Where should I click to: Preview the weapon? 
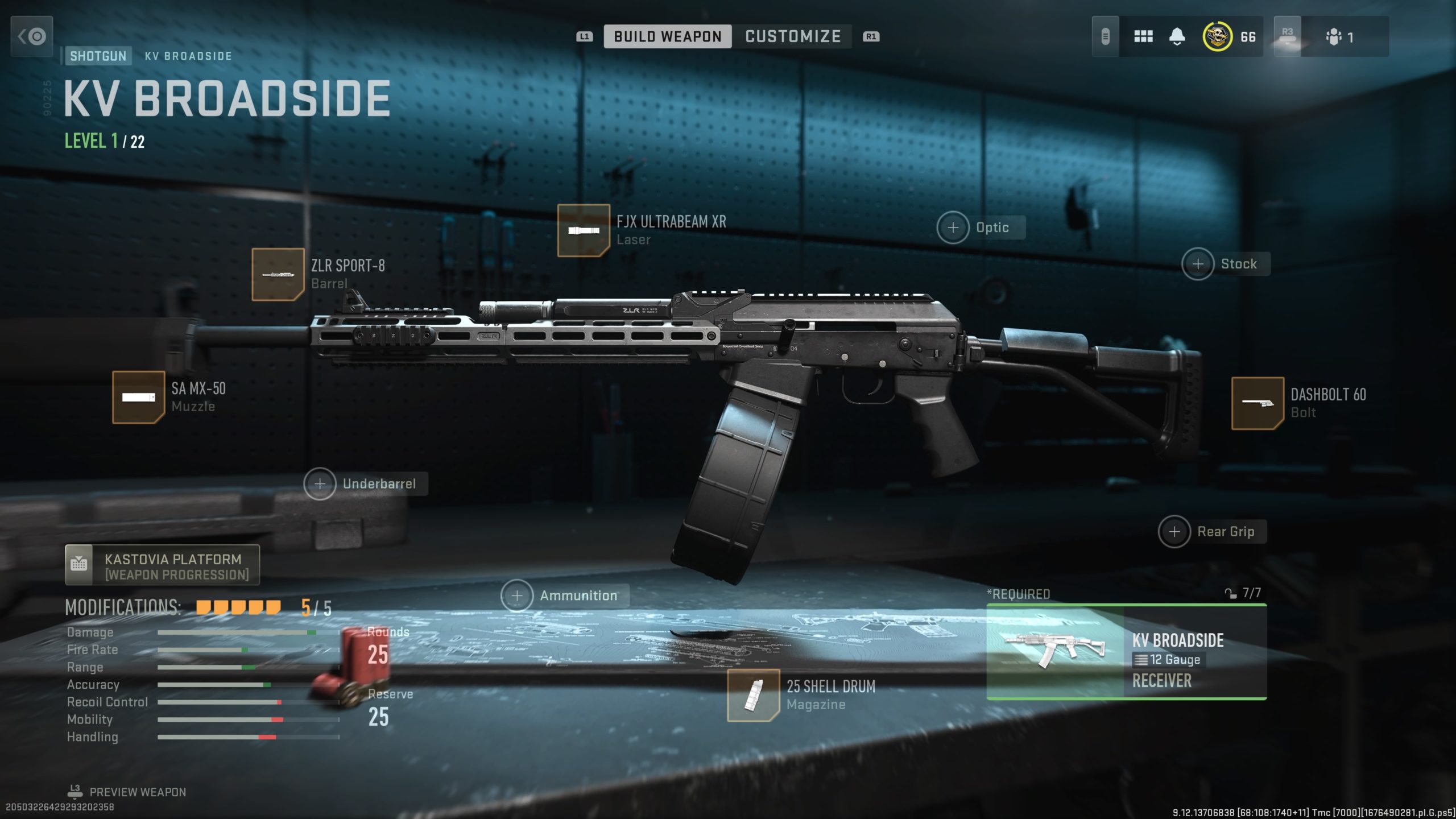[136, 792]
